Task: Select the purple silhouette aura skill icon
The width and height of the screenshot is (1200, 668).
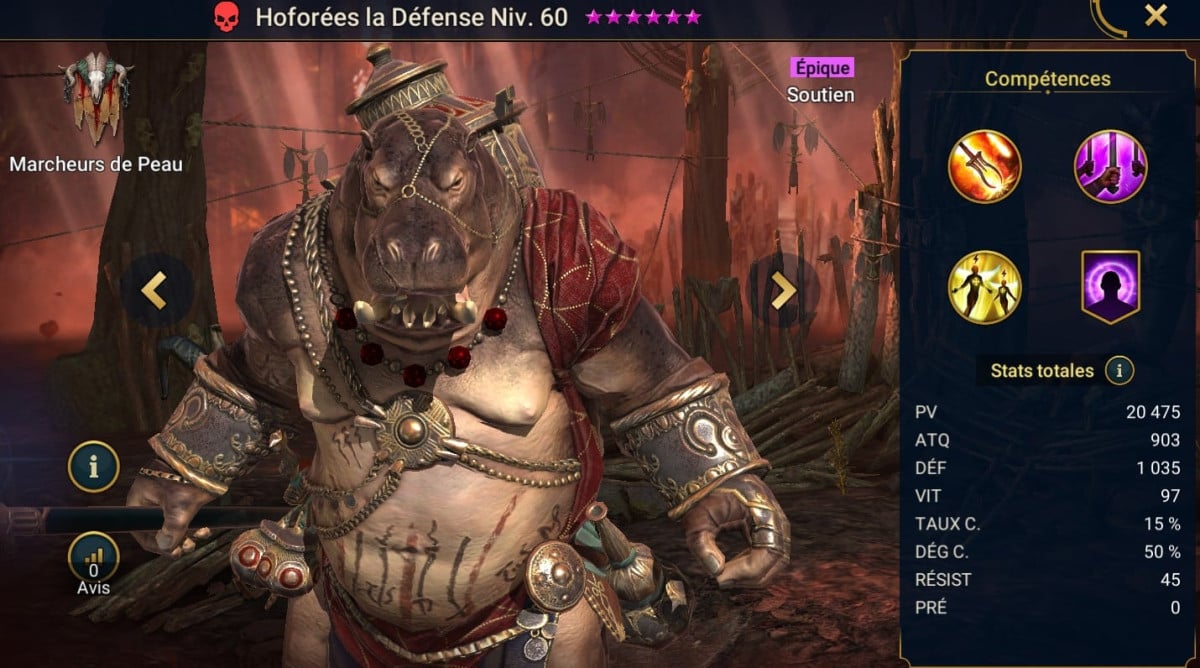Action: pyautogui.click(x=1110, y=287)
